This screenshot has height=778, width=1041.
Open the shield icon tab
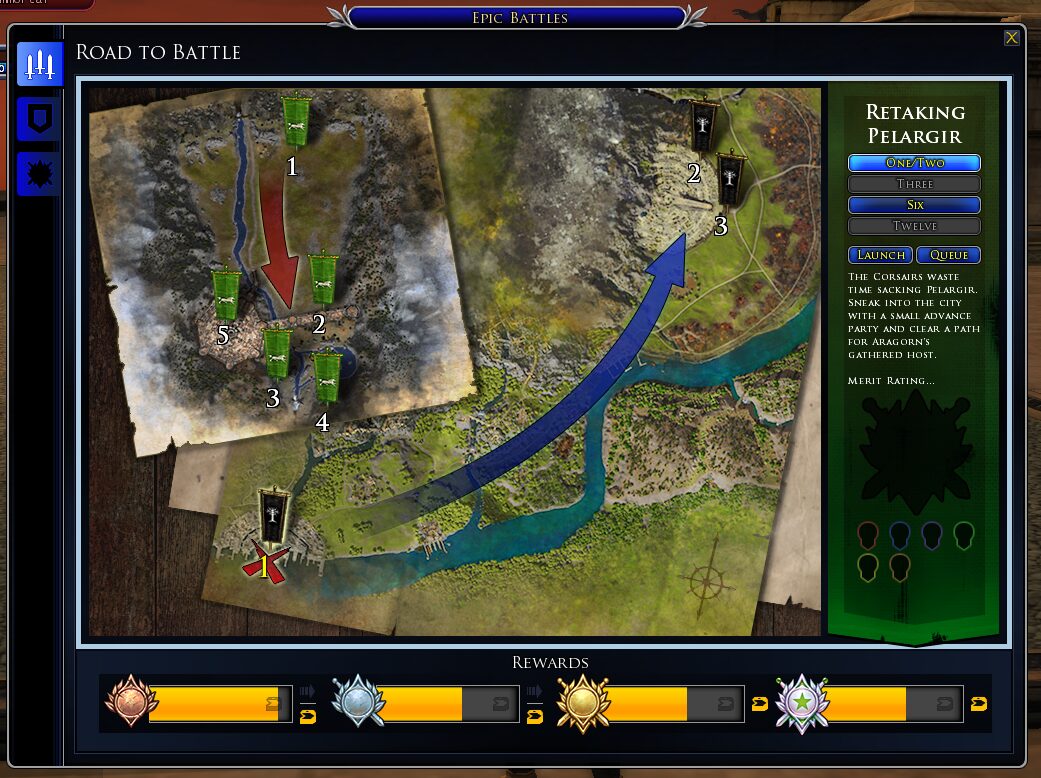[40, 120]
